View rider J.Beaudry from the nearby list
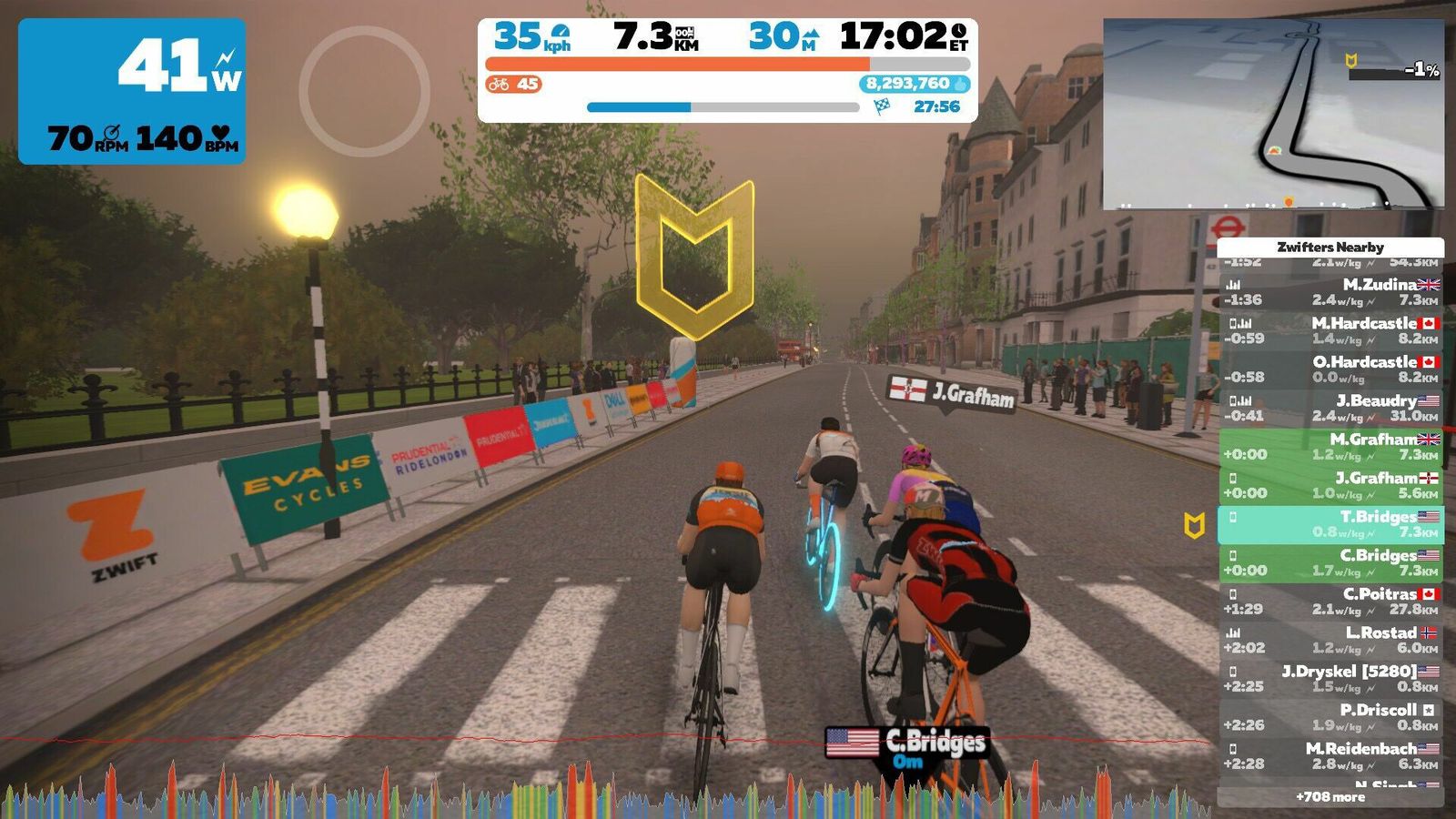Image resolution: width=1456 pixels, height=819 pixels. click(1330, 408)
